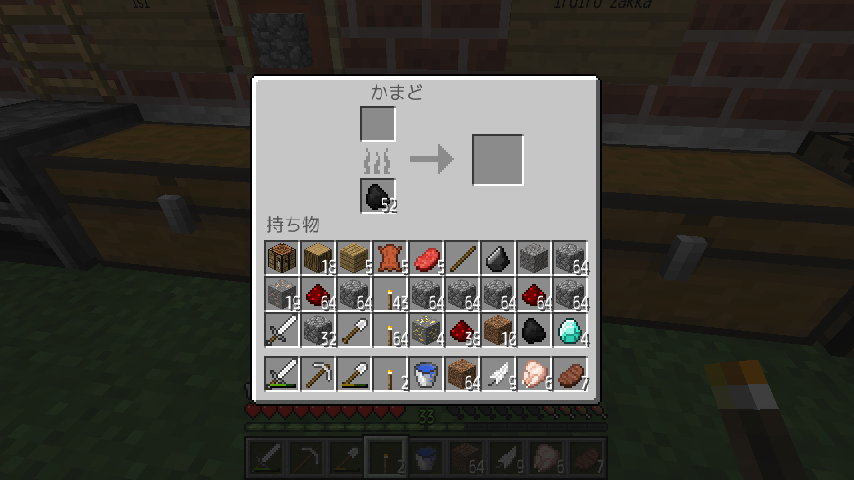Grab the redstone stack of 36
This screenshot has height=480, width=854.
[x=462, y=330]
